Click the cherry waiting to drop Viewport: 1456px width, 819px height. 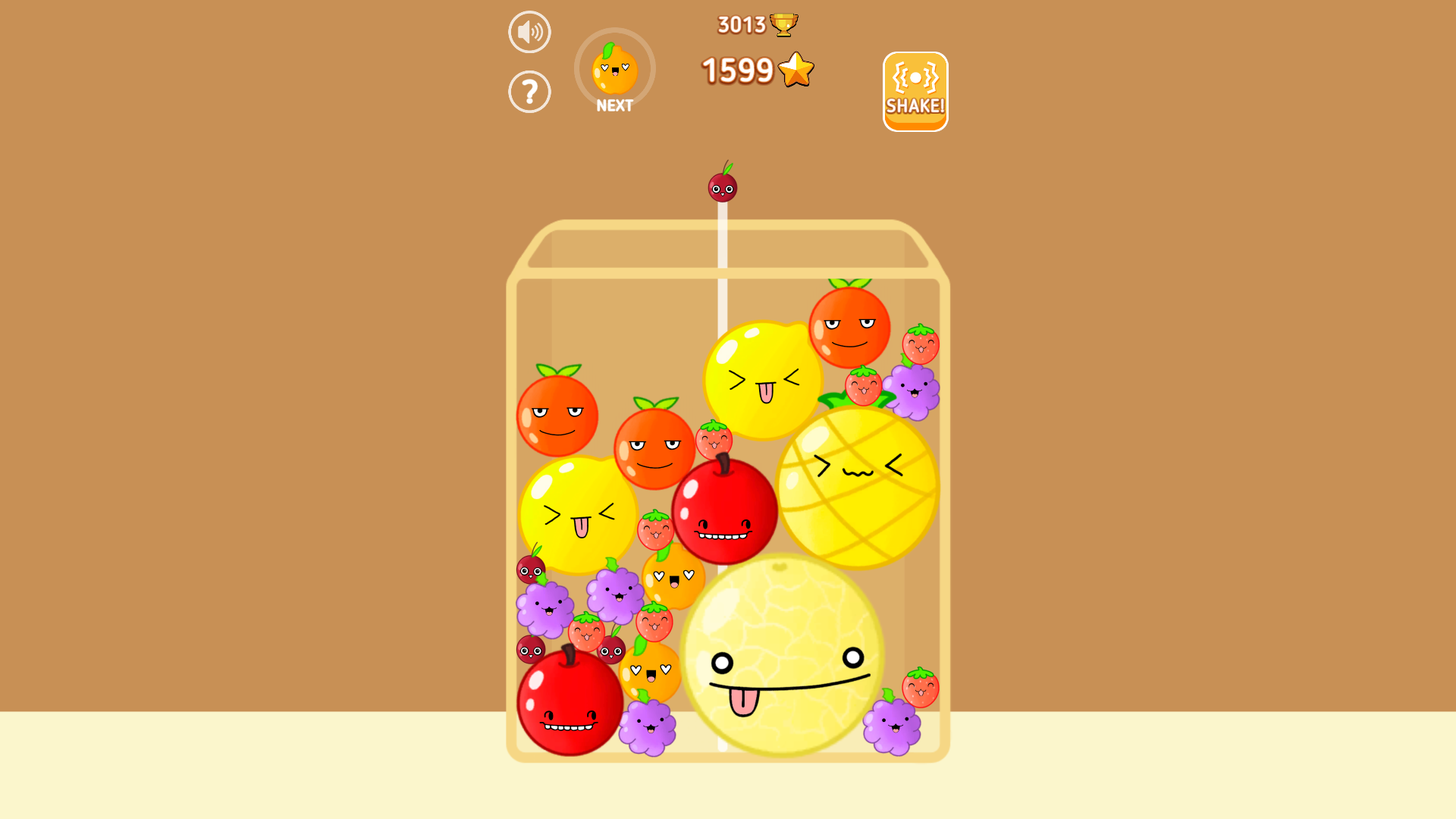[x=723, y=186]
